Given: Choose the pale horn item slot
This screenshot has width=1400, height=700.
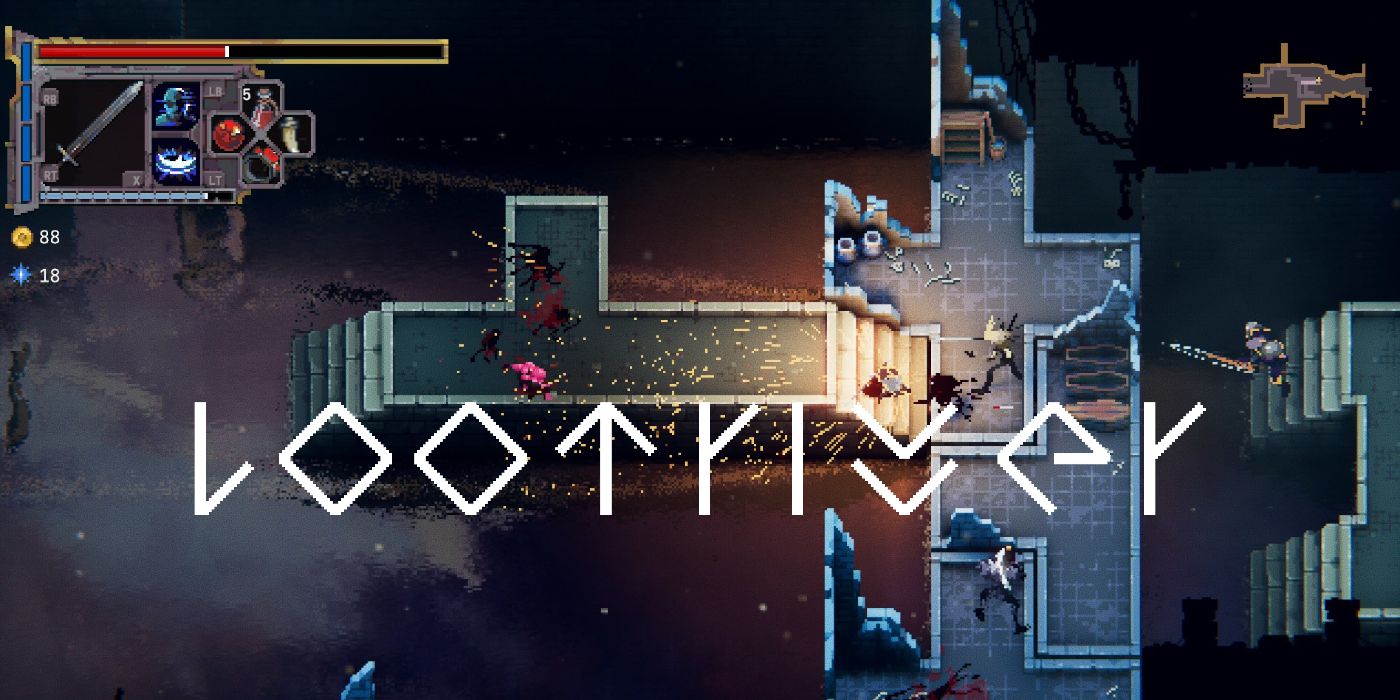Looking at the screenshot, I should [x=292, y=133].
